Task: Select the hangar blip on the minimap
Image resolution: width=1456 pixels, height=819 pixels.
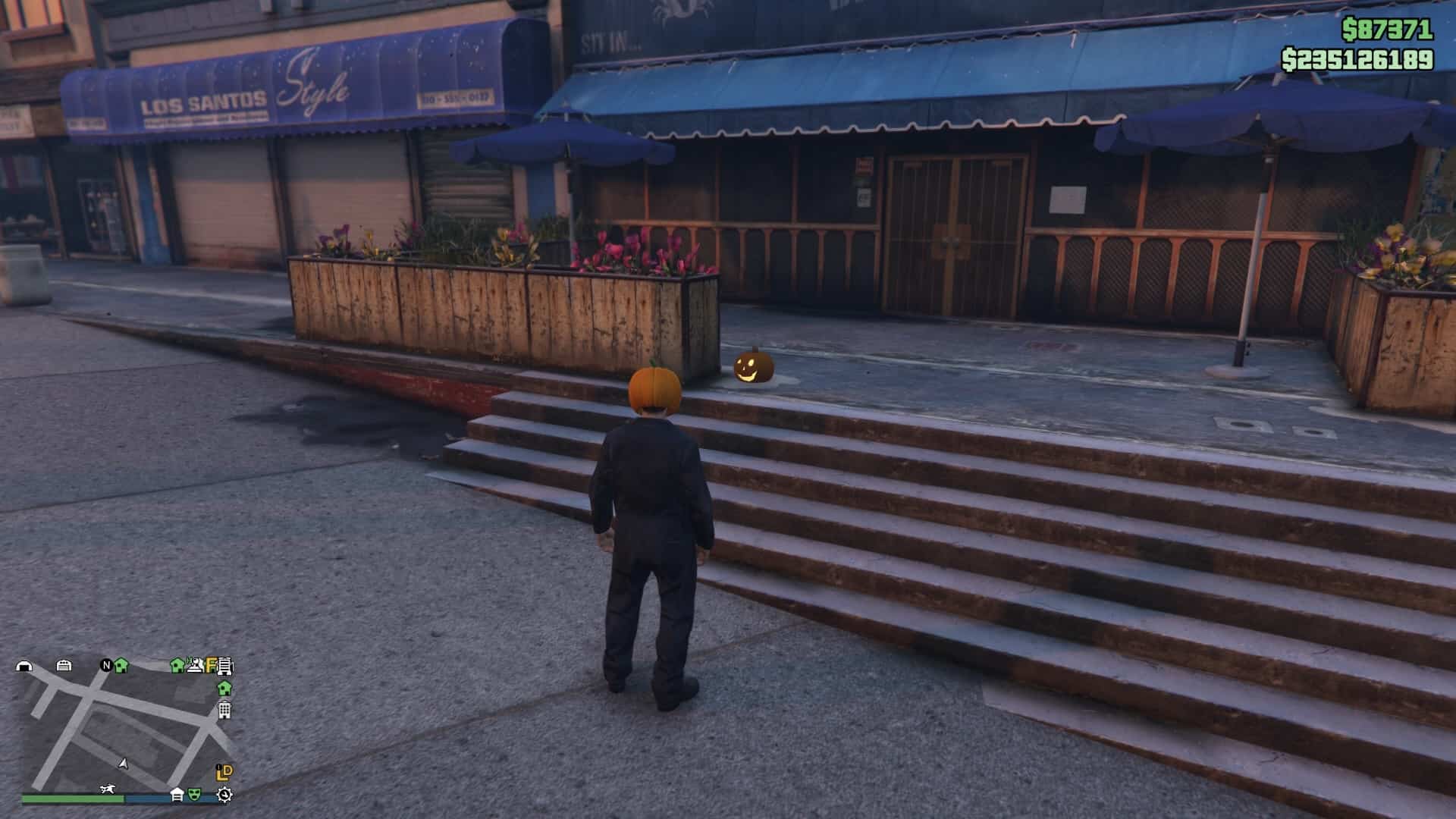Action: (24, 667)
